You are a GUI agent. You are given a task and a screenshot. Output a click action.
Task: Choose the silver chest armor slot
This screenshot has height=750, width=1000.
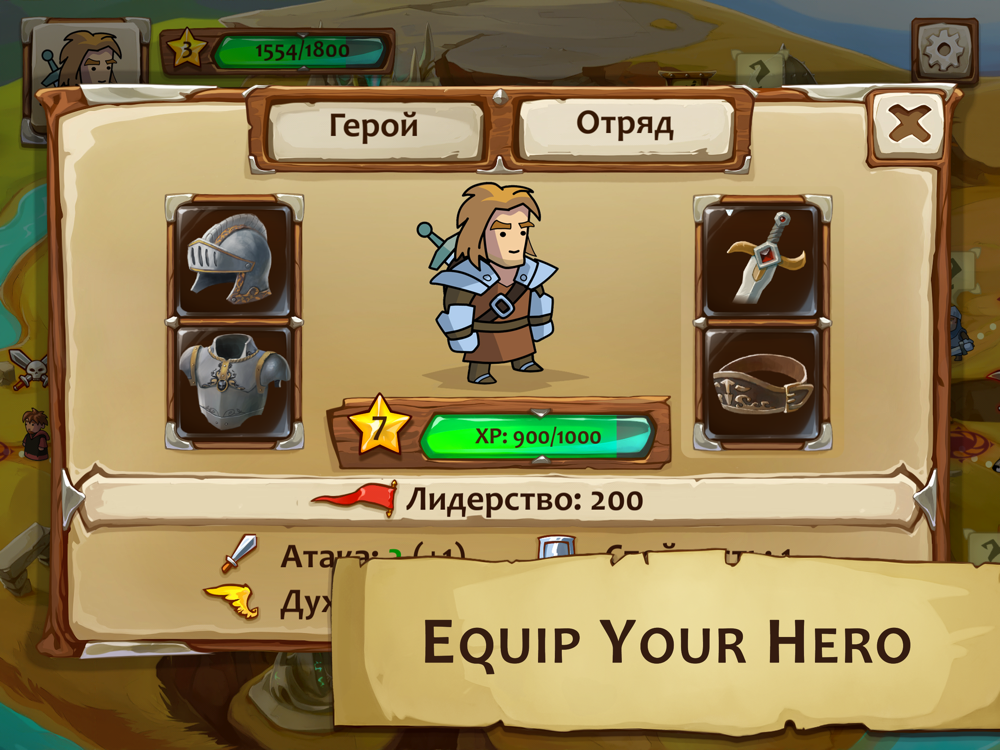234,383
